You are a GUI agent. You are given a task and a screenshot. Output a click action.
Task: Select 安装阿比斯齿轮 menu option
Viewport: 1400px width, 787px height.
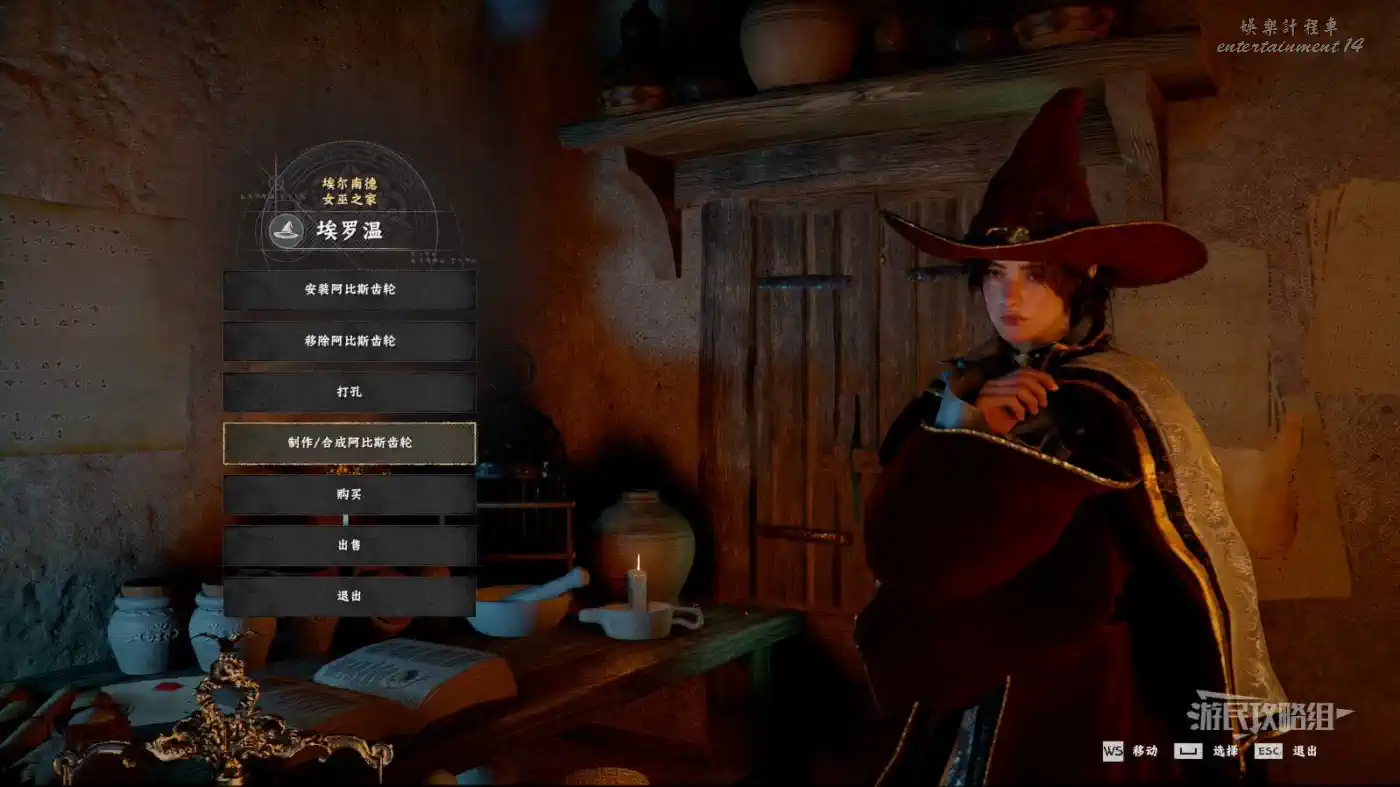pyautogui.click(x=349, y=290)
